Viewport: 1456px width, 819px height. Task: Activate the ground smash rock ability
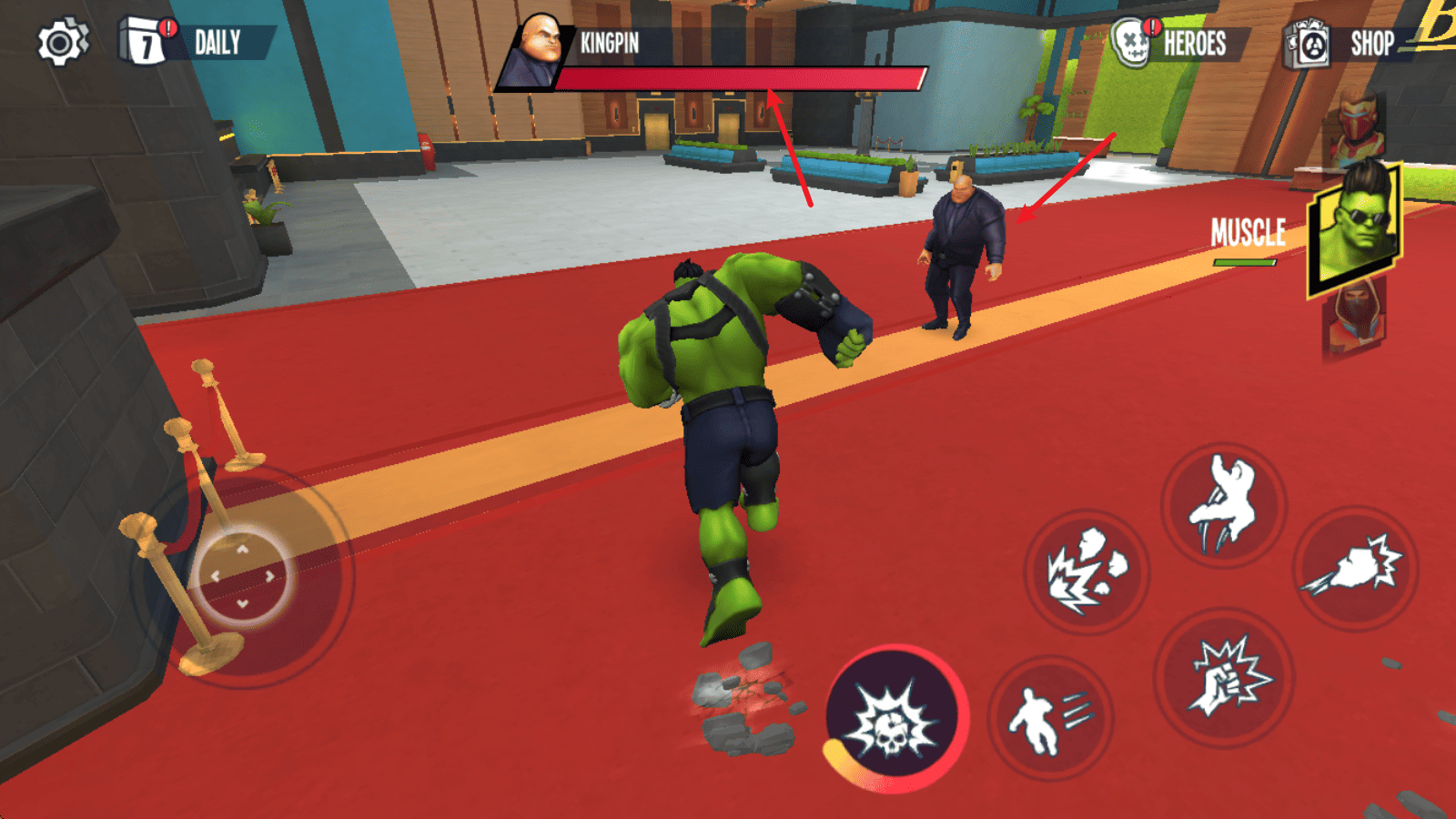[1087, 571]
